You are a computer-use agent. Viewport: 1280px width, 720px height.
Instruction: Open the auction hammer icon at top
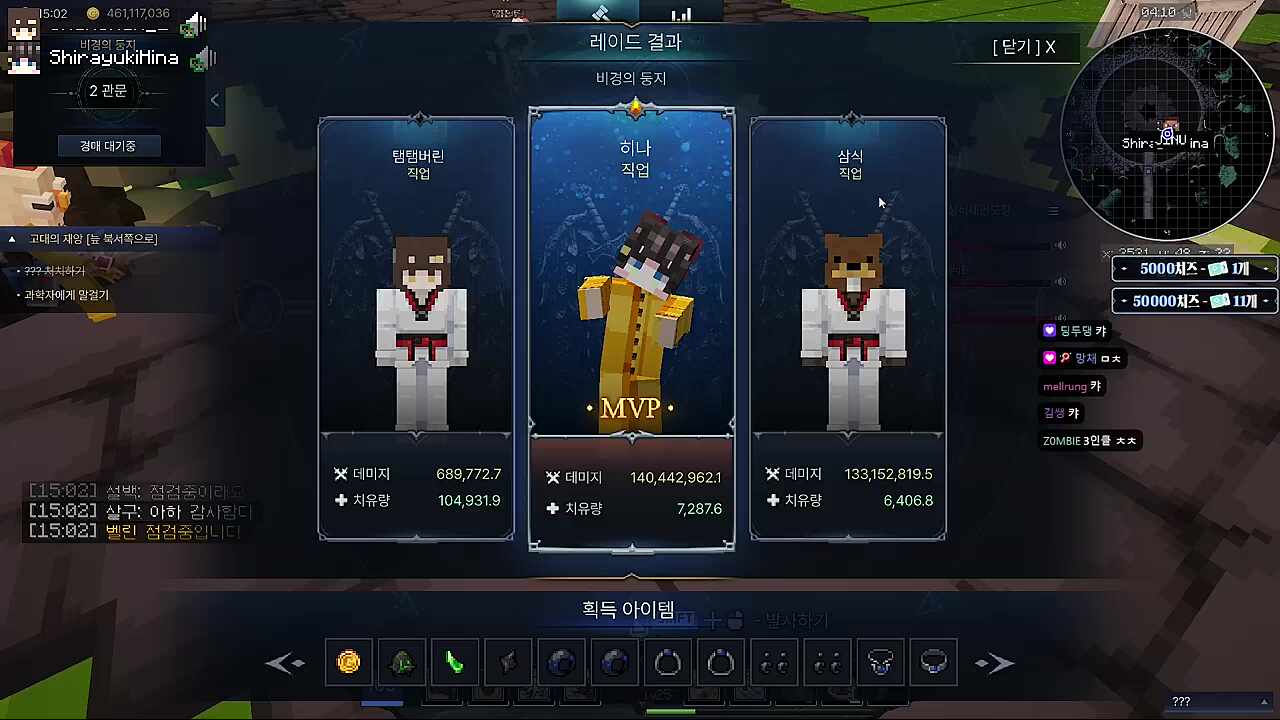coord(600,14)
